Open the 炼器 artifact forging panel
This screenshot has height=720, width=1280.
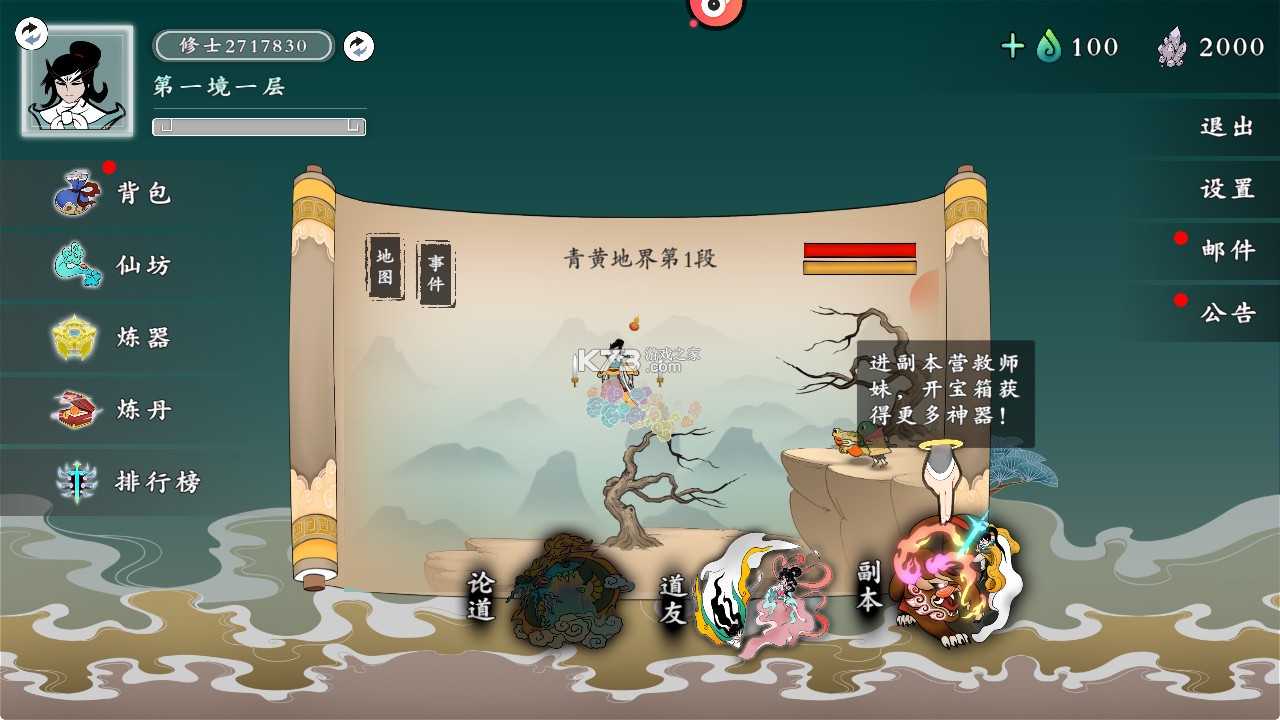[113, 339]
